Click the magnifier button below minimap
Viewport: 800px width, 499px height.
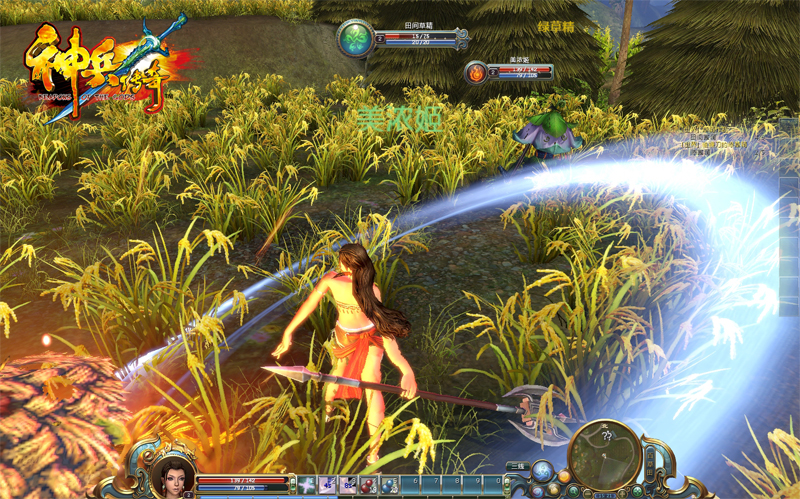573,491
